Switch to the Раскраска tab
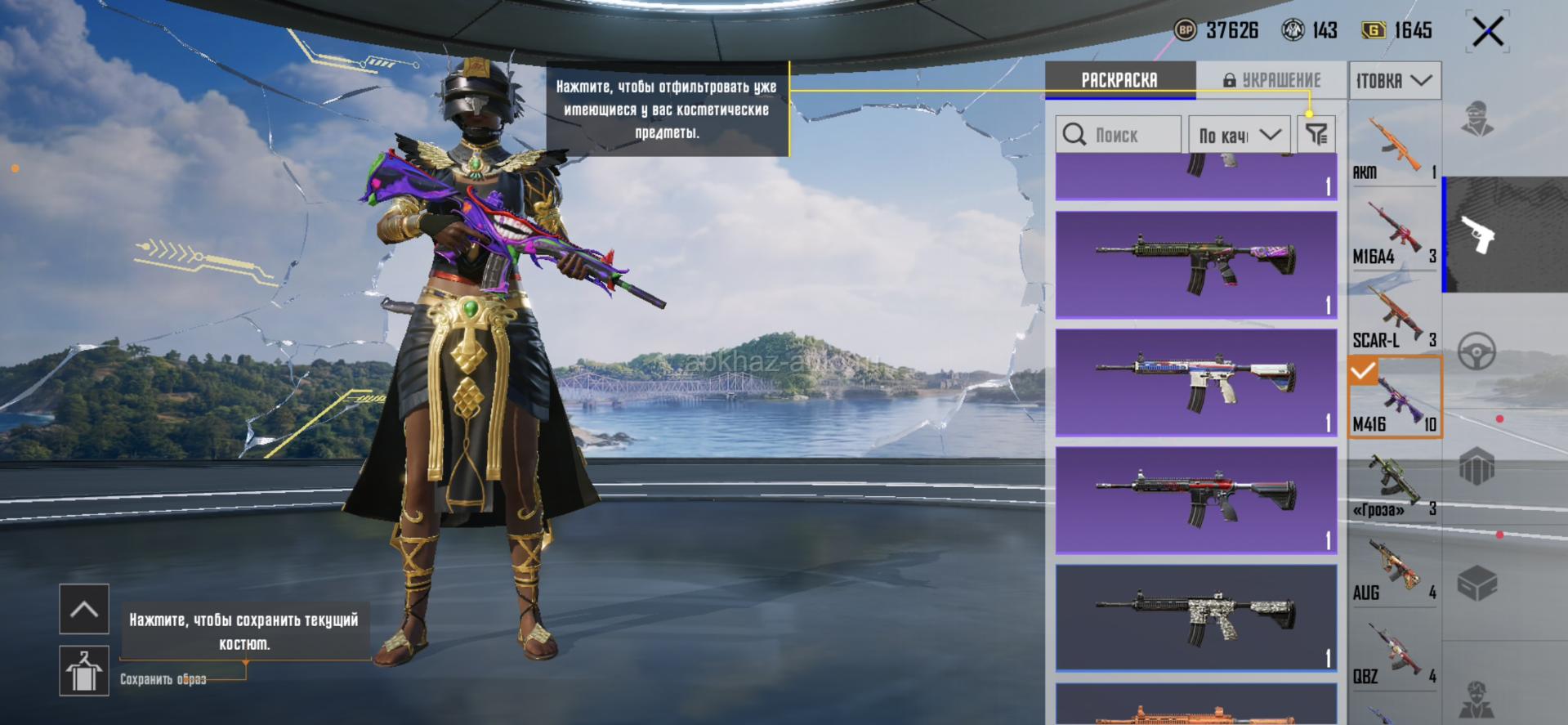The width and height of the screenshot is (1568, 725). coord(1119,80)
